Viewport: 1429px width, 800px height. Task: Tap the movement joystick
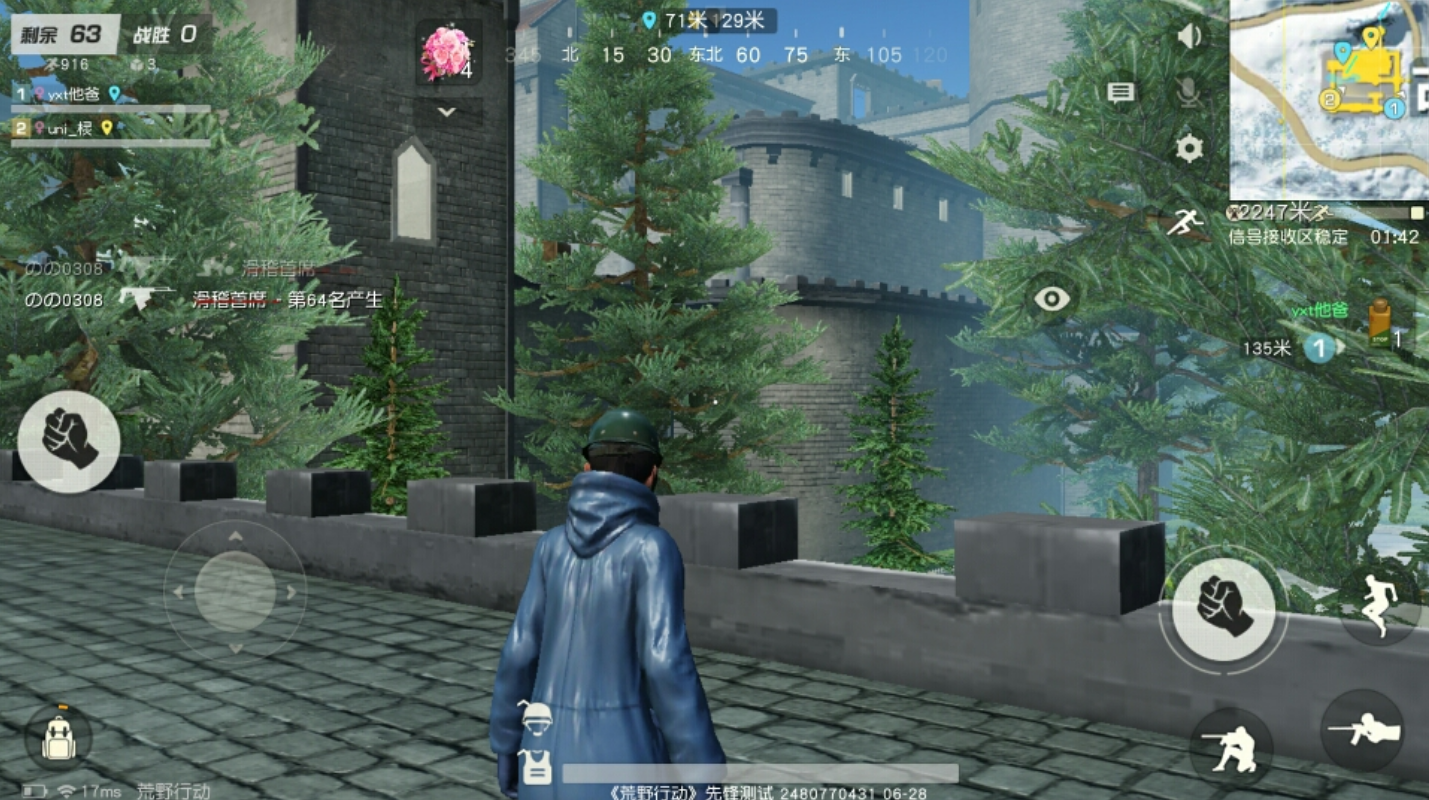click(x=235, y=591)
